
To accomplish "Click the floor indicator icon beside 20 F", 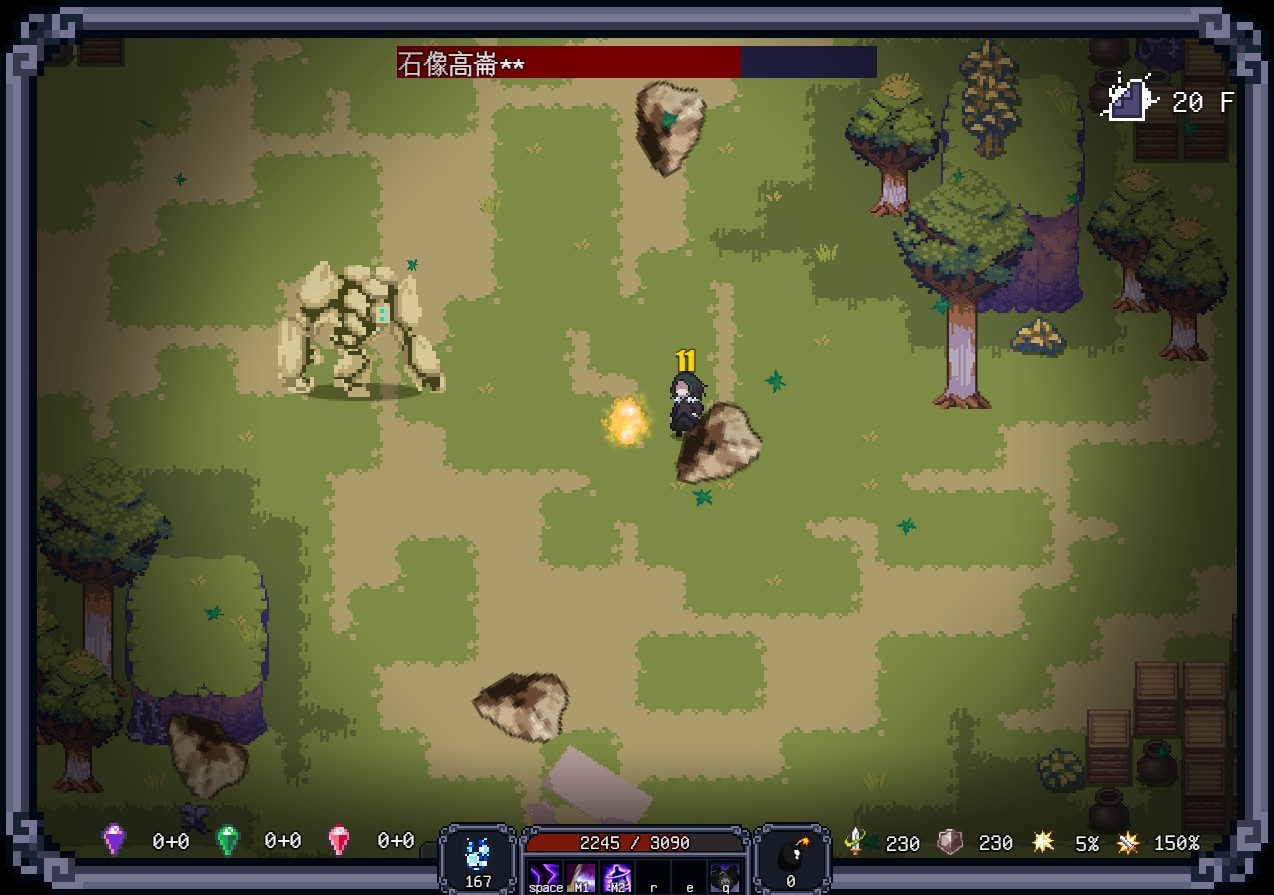I will click(1128, 100).
